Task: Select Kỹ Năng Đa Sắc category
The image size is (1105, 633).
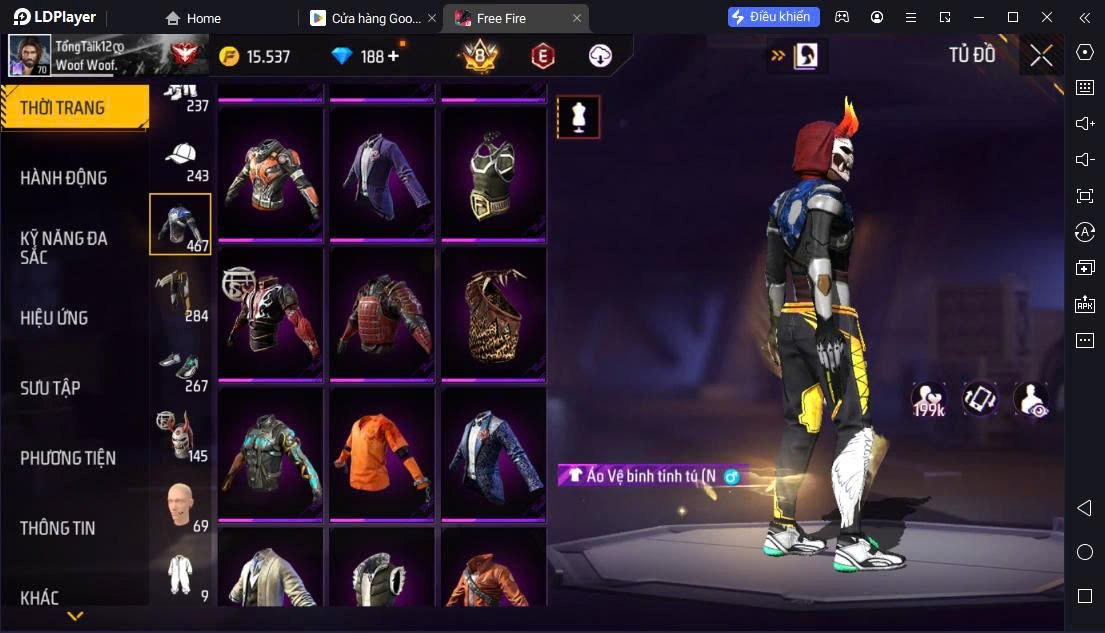Action: 64,247
